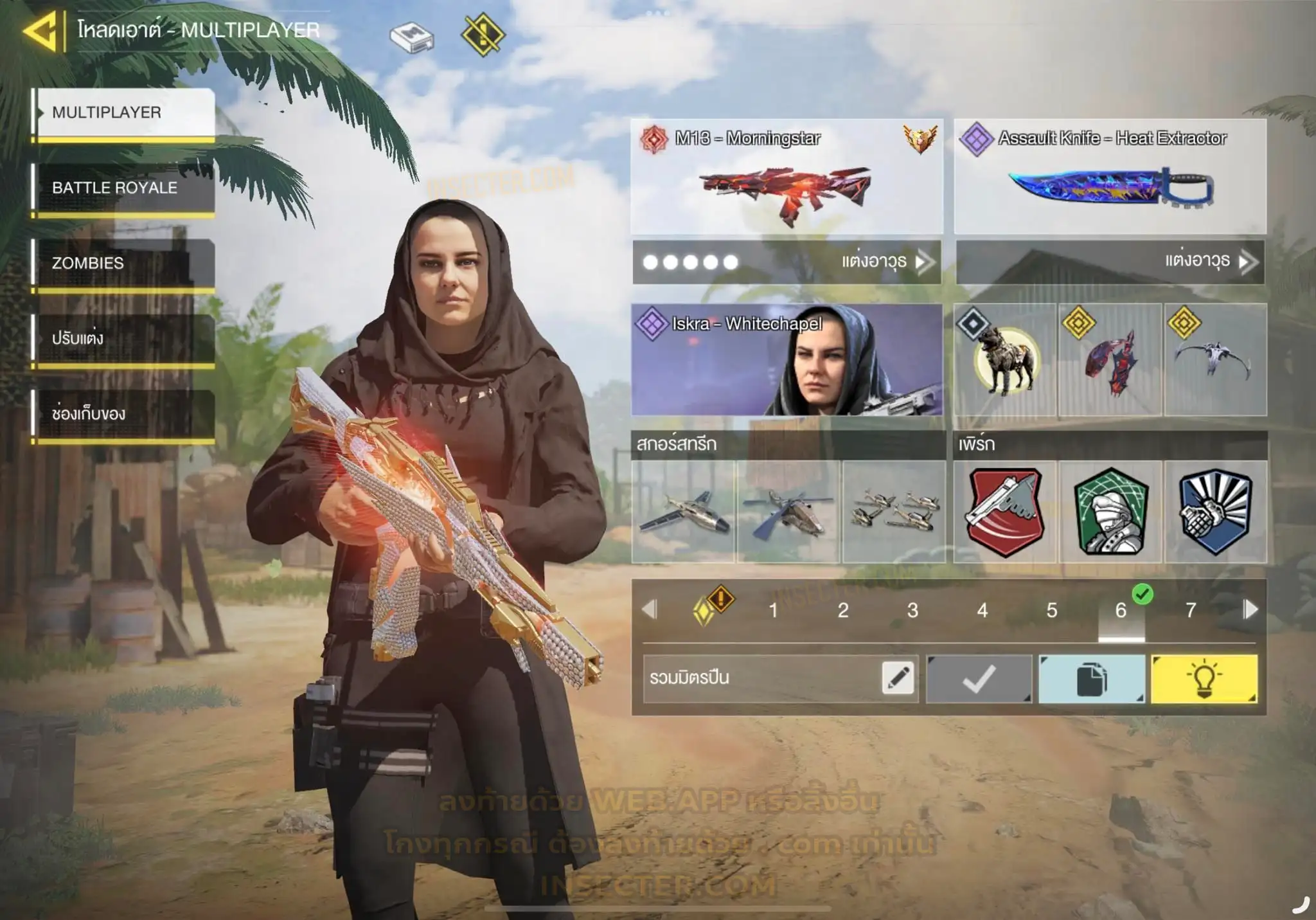Select the K9 dog operator skill slot

(1005, 360)
